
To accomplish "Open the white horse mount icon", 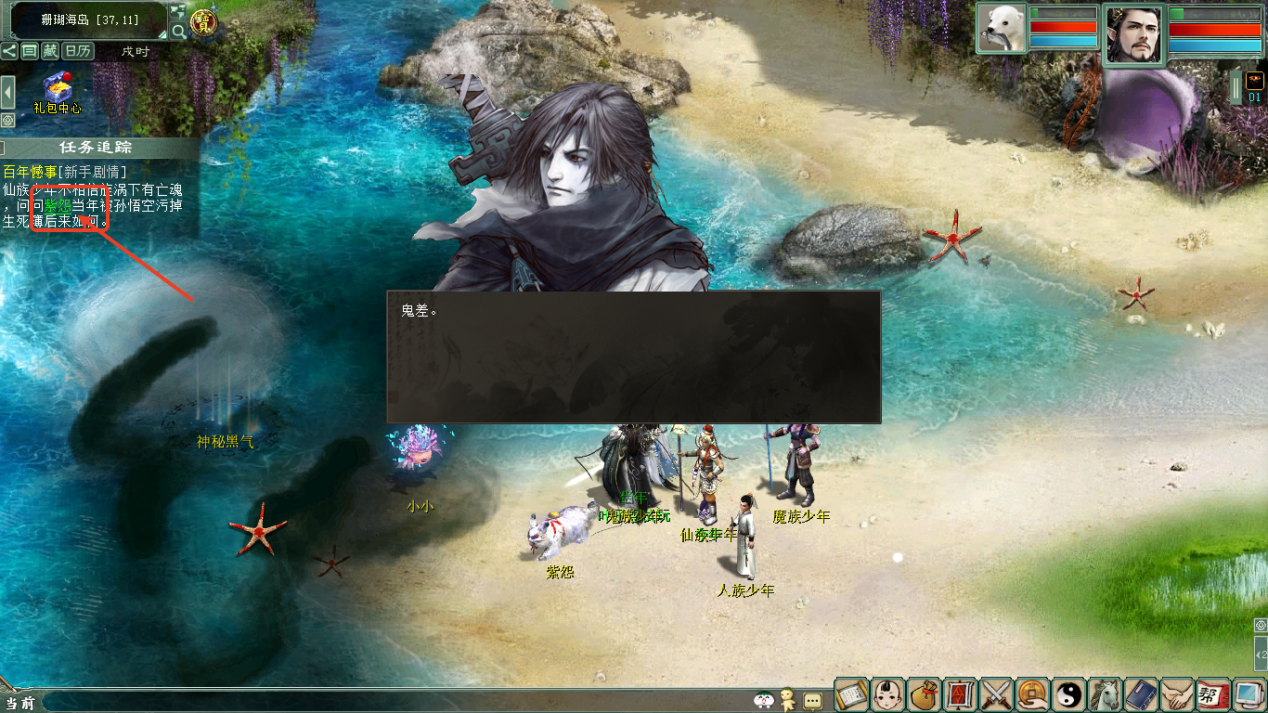I will coord(1105,693).
